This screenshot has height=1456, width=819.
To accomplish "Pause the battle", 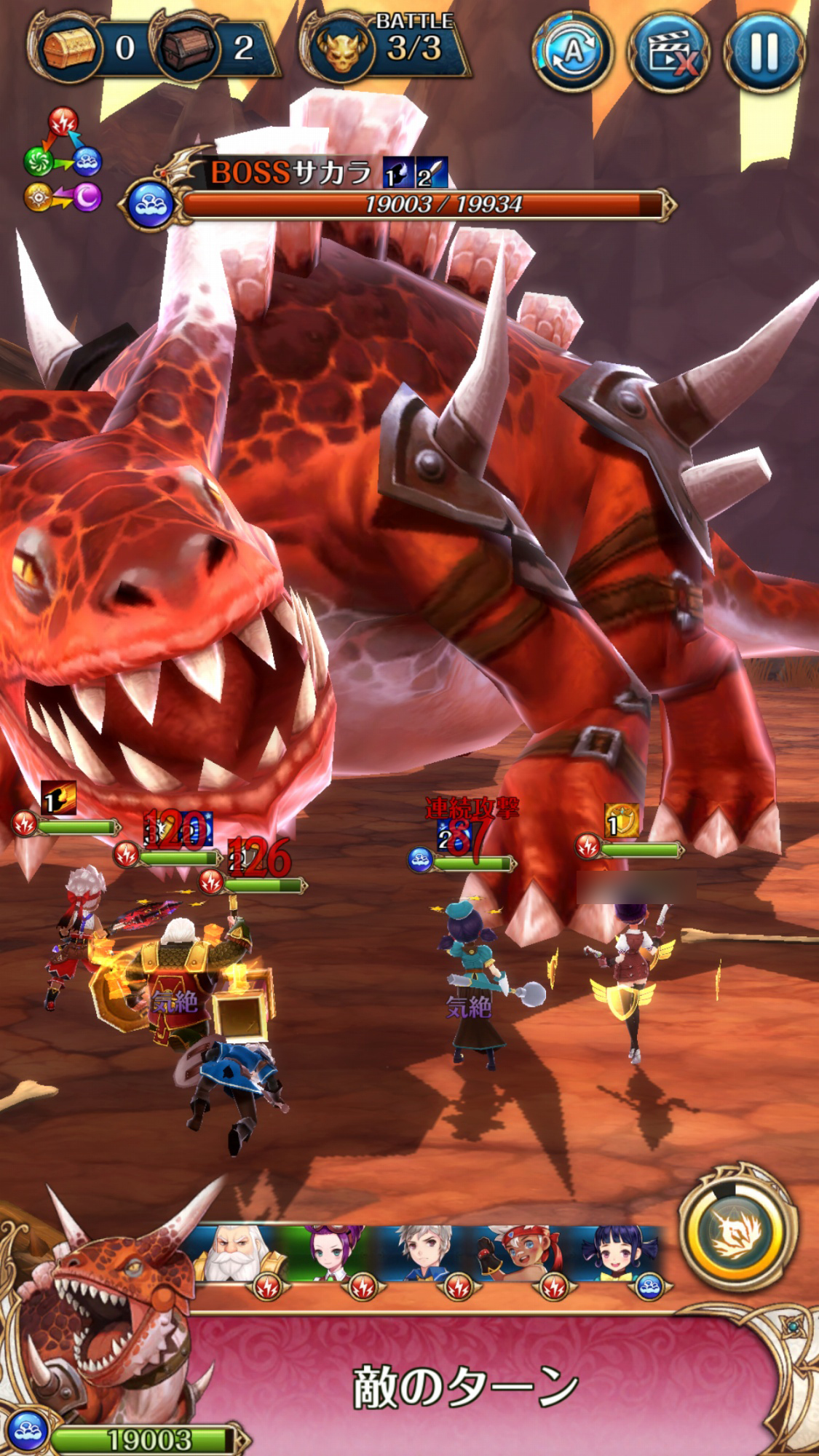I will 764,52.
